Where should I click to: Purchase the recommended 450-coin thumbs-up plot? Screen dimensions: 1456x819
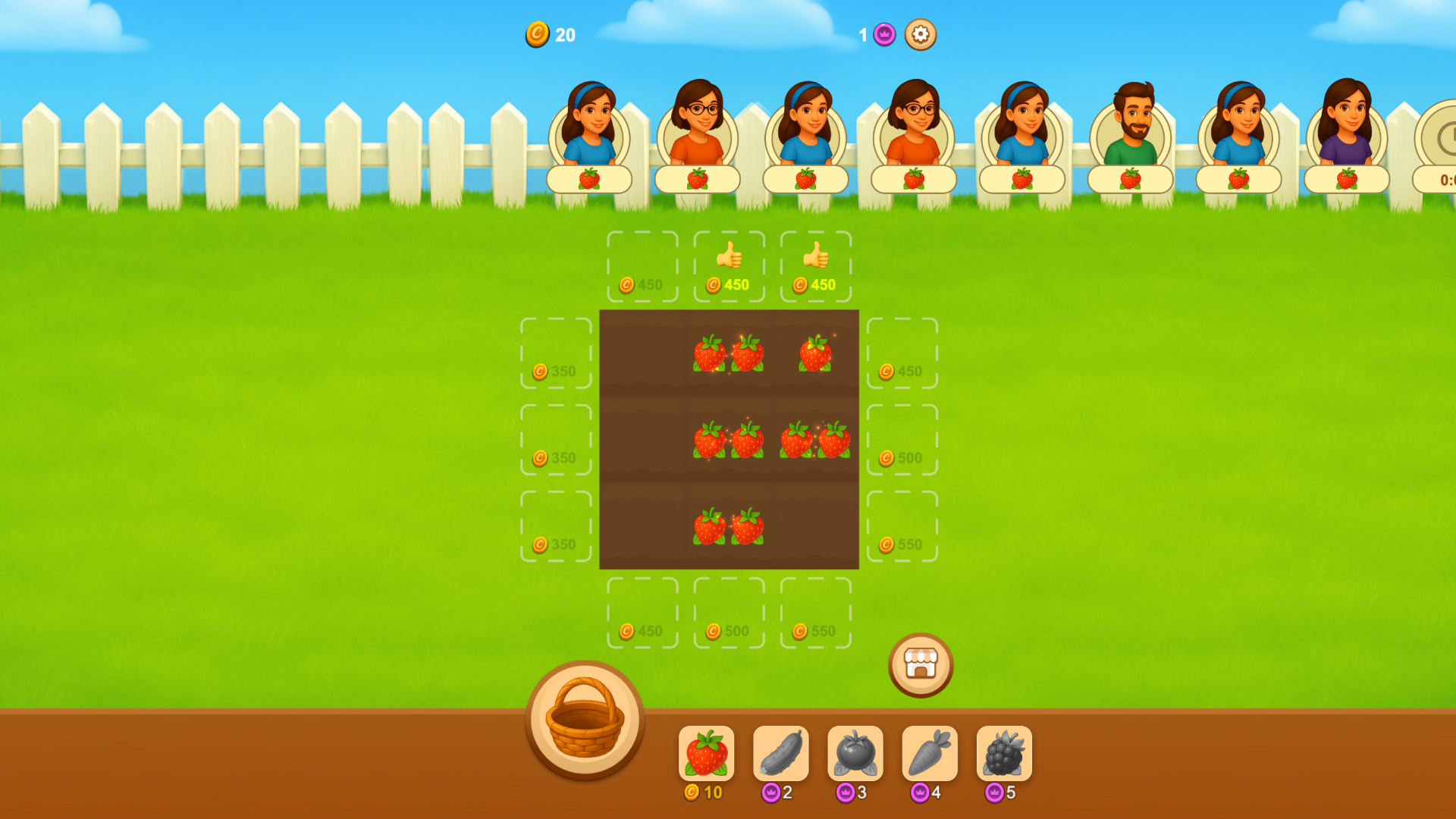729,267
